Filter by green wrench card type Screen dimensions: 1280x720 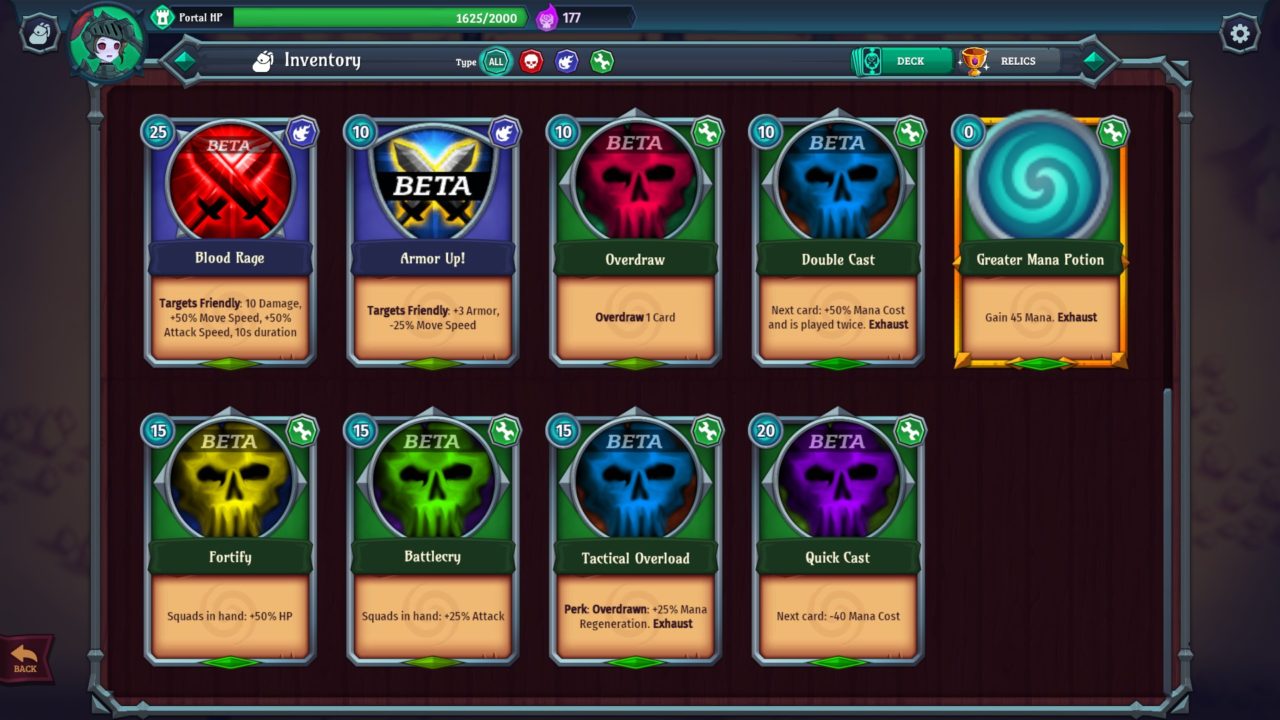(x=601, y=62)
